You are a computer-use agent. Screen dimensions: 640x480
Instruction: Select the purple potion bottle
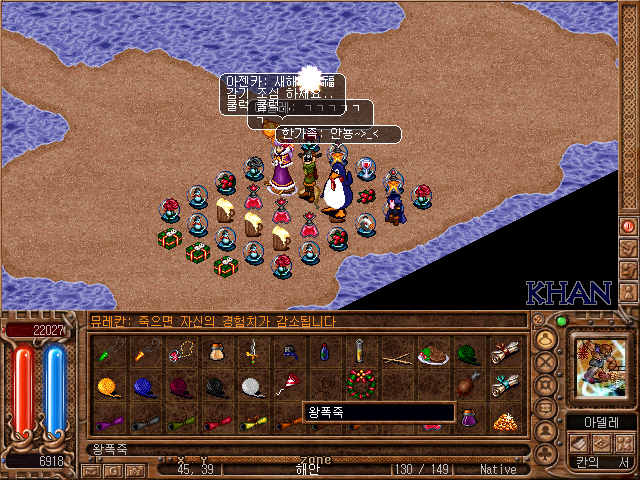pos(468,420)
